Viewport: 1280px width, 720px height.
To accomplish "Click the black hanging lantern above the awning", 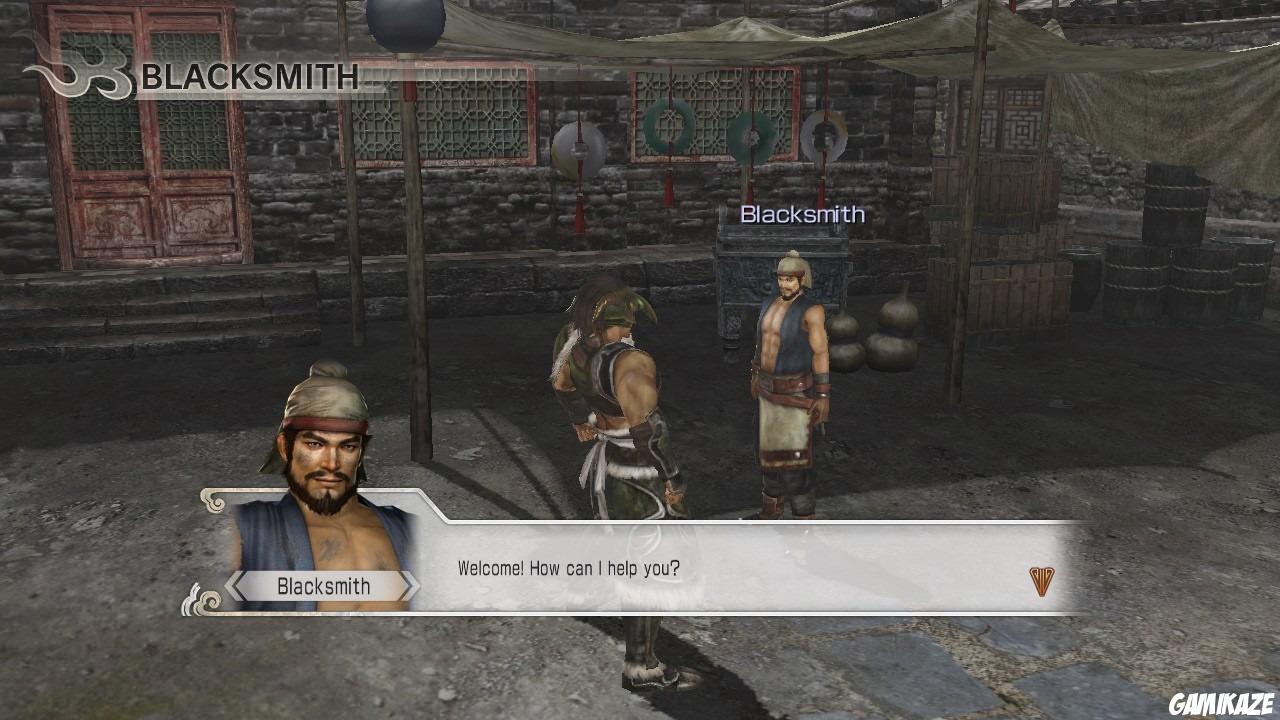I will coord(405,20).
